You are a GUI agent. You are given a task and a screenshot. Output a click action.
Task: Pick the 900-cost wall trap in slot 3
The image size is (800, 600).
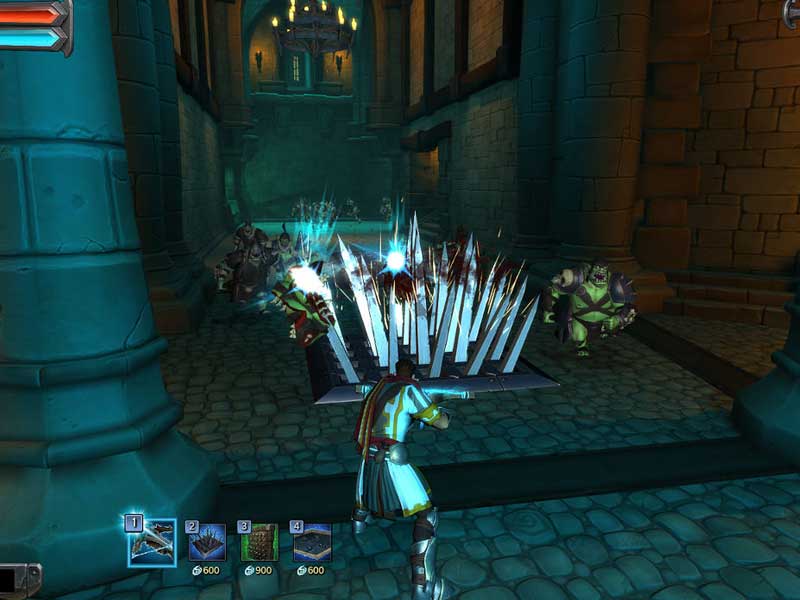260,543
